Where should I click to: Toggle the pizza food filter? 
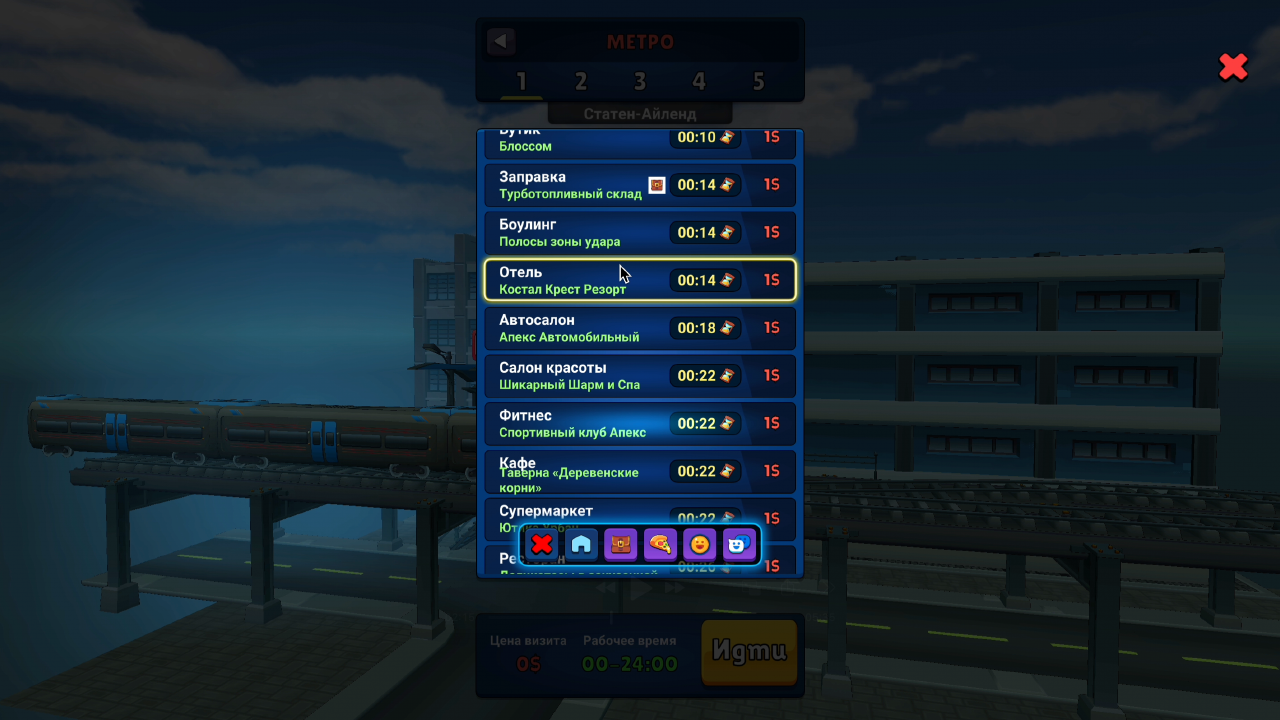[660, 544]
